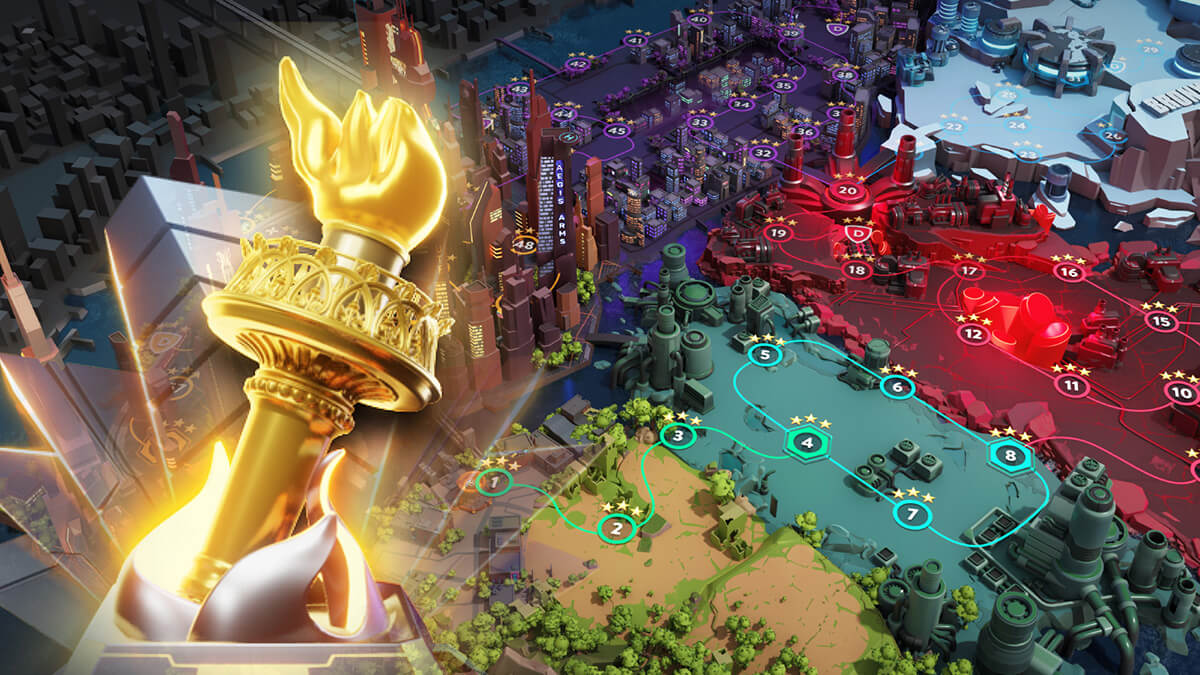Select level 1 node on the map
The width and height of the screenshot is (1200, 675).
pos(492,483)
